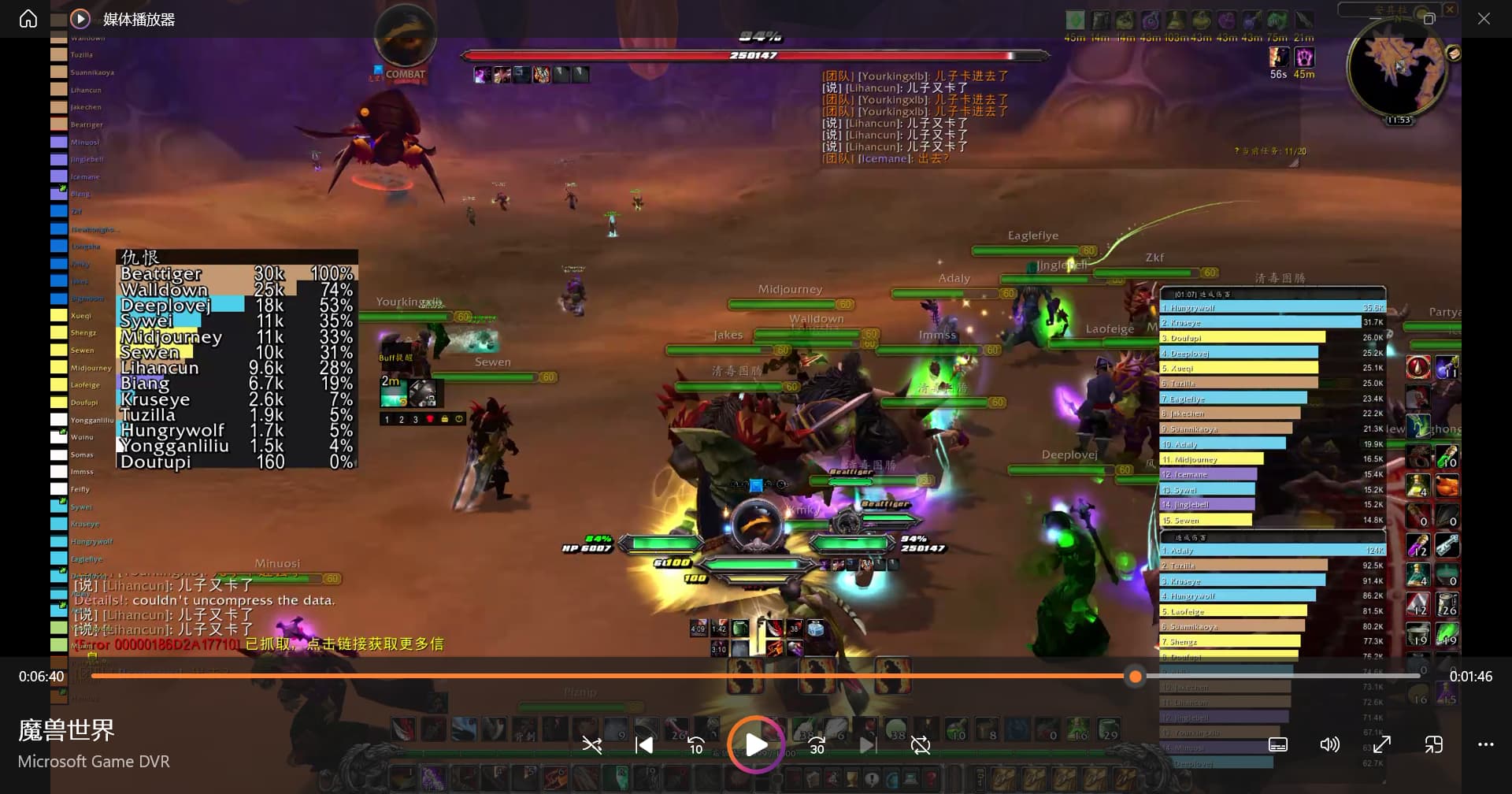Click the buff icon showing 56s remaining
1512x794 pixels.
click(1279, 58)
